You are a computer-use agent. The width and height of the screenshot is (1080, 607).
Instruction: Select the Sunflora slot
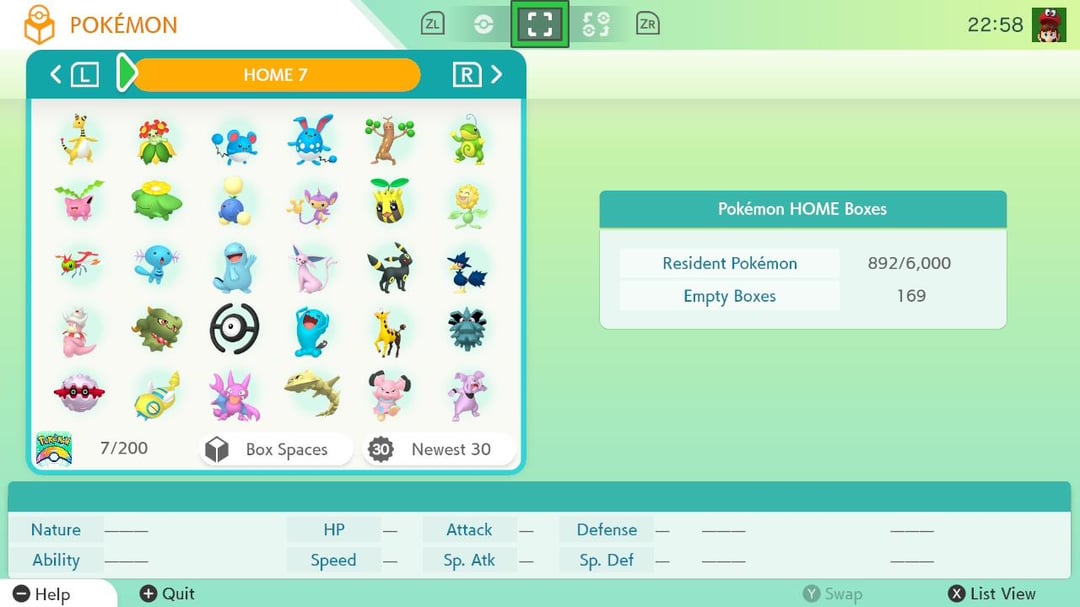coord(467,205)
